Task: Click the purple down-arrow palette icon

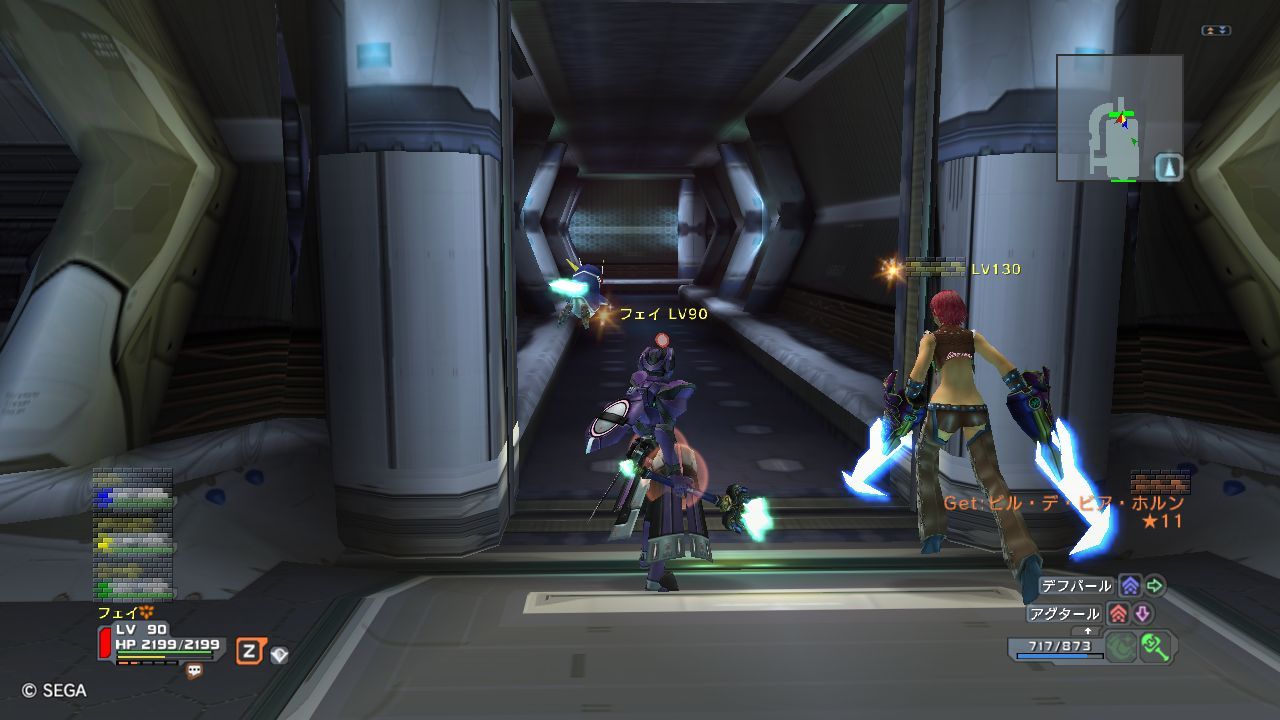Action: [1142, 613]
